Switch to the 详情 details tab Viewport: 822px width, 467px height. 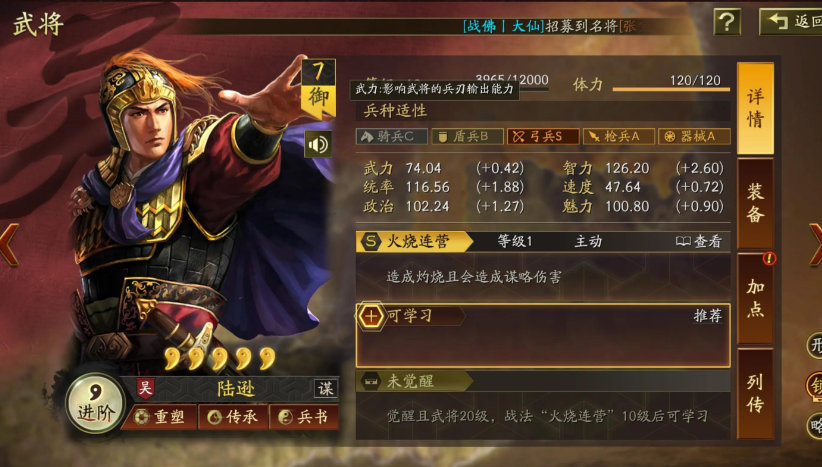pyautogui.click(x=755, y=108)
